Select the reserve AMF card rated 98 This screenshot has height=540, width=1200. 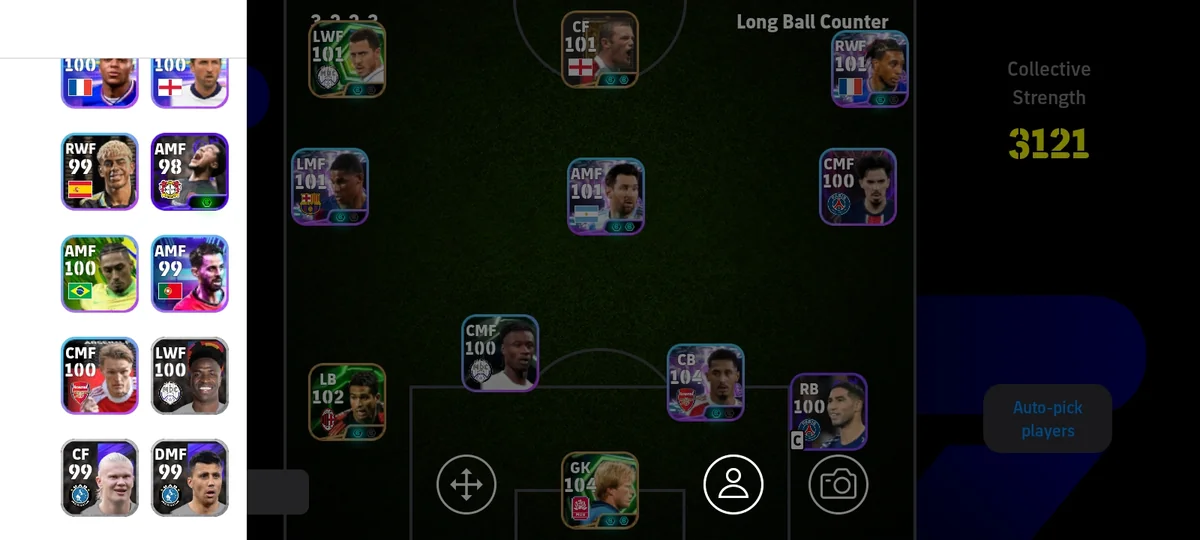(x=190, y=171)
